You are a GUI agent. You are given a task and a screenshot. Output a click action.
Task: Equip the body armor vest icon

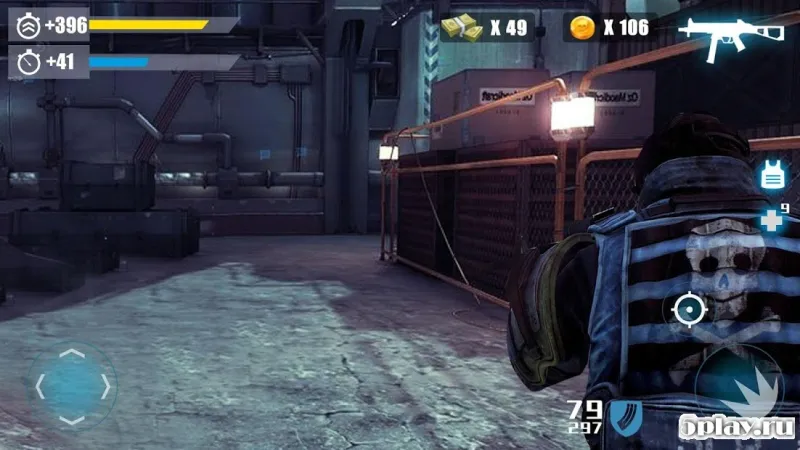coord(772,175)
